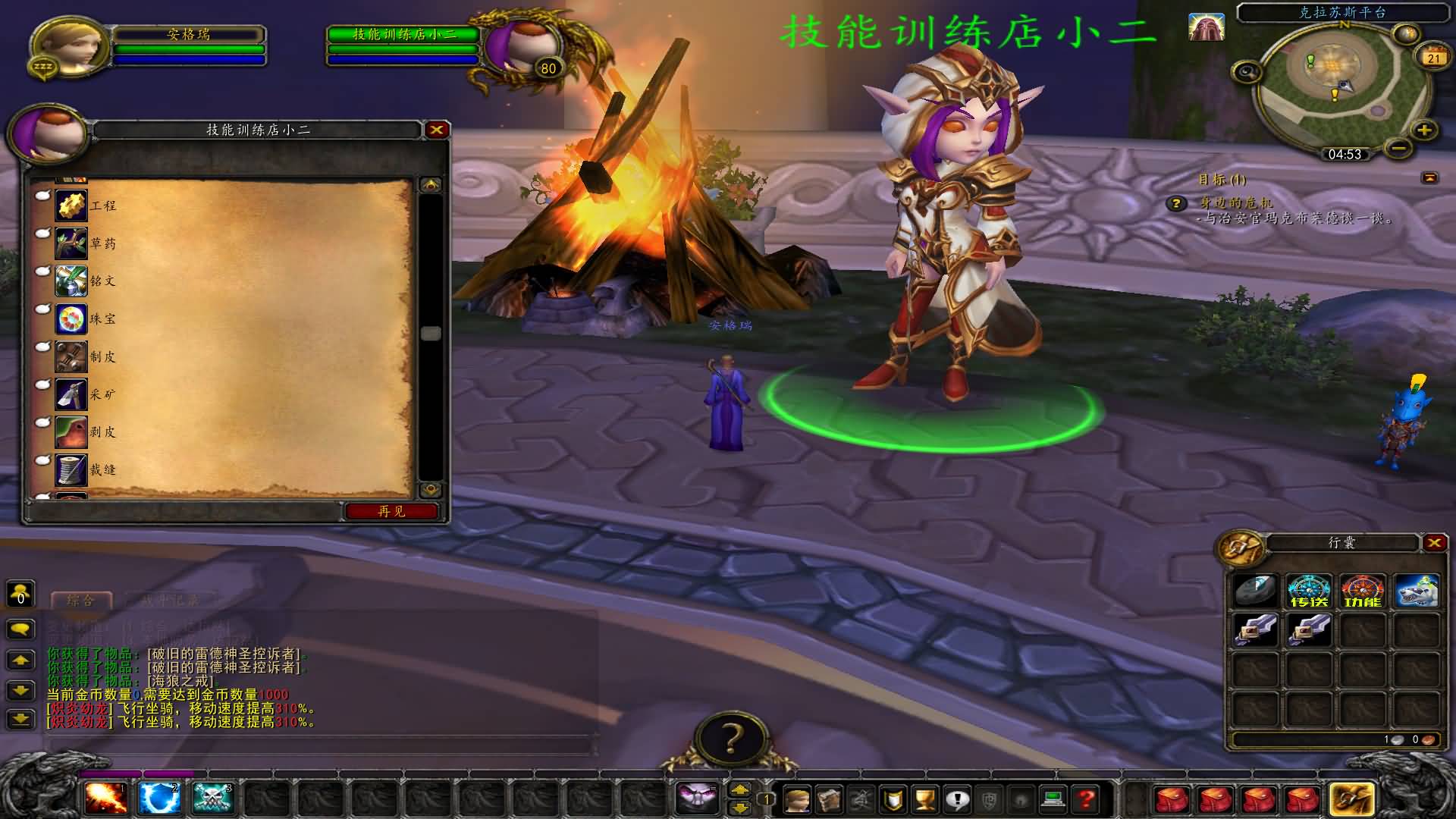Image resolution: width=1456 pixels, height=819 pixels.
Task: Click the 功能 item in the 行囊 bag window
Action: coord(1363,591)
